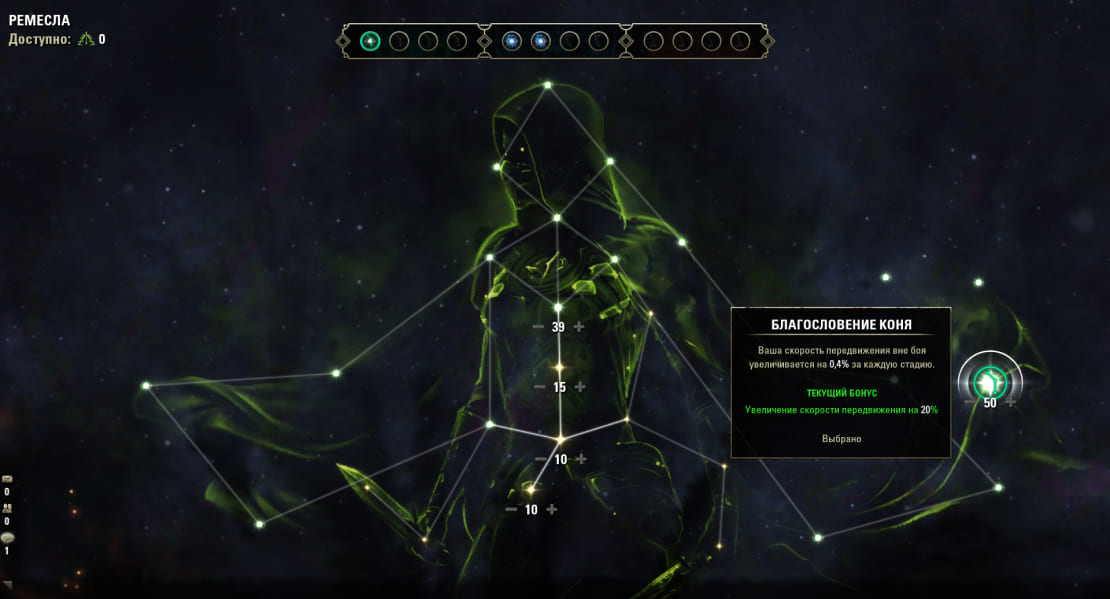Click the minus next to the 50-point star

point(970,402)
